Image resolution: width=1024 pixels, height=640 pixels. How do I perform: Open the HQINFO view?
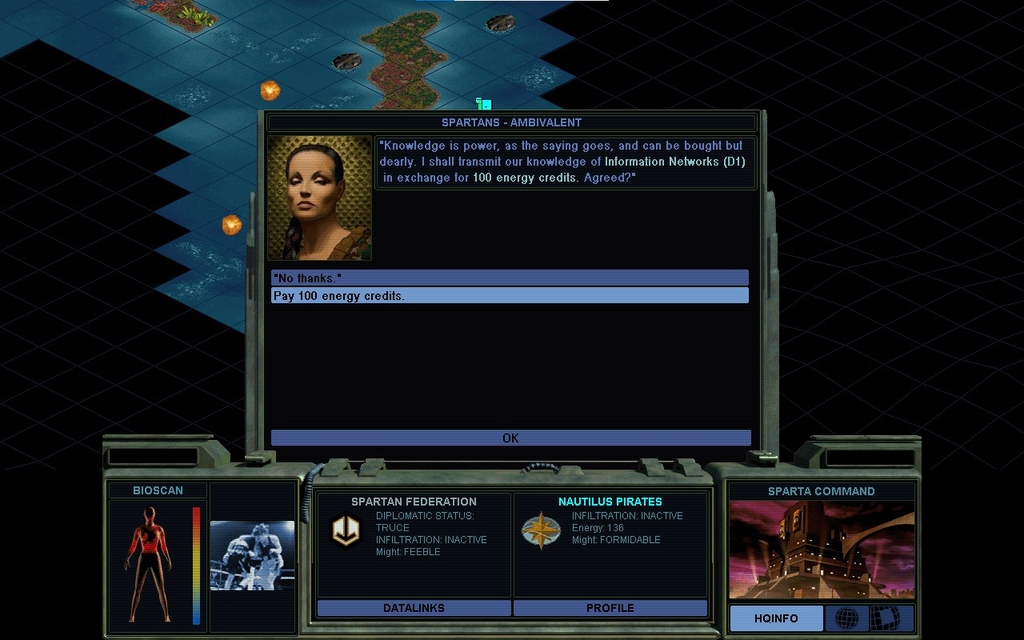click(x=776, y=618)
